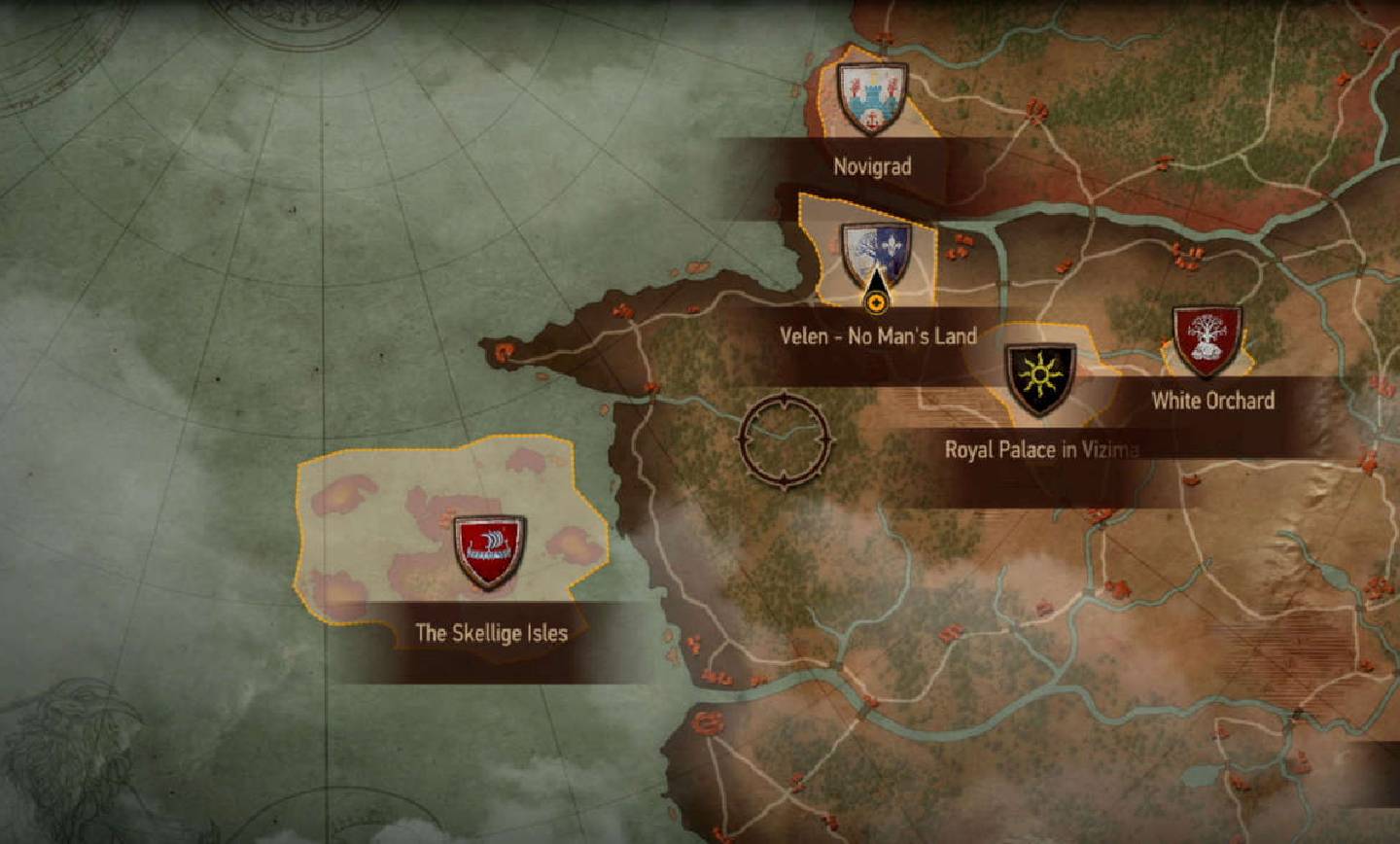Screen dimensions: 1400x844
Task: Select the White Orchard text label
Action: pyautogui.click(x=1214, y=399)
